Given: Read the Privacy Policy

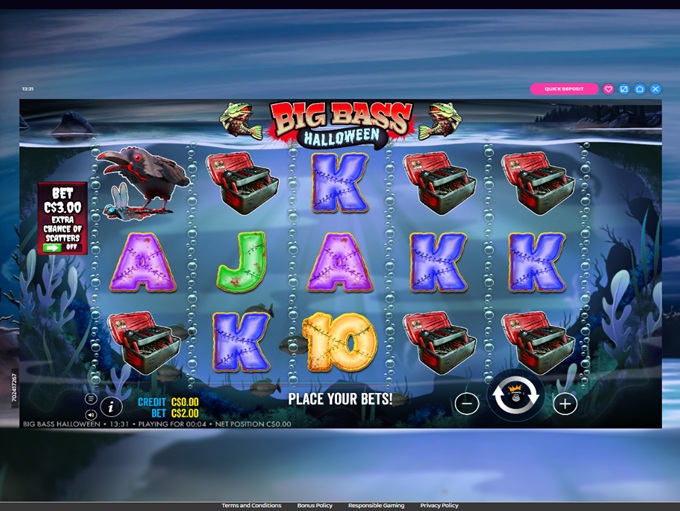Looking at the screenshot, I should click(438, 506).
